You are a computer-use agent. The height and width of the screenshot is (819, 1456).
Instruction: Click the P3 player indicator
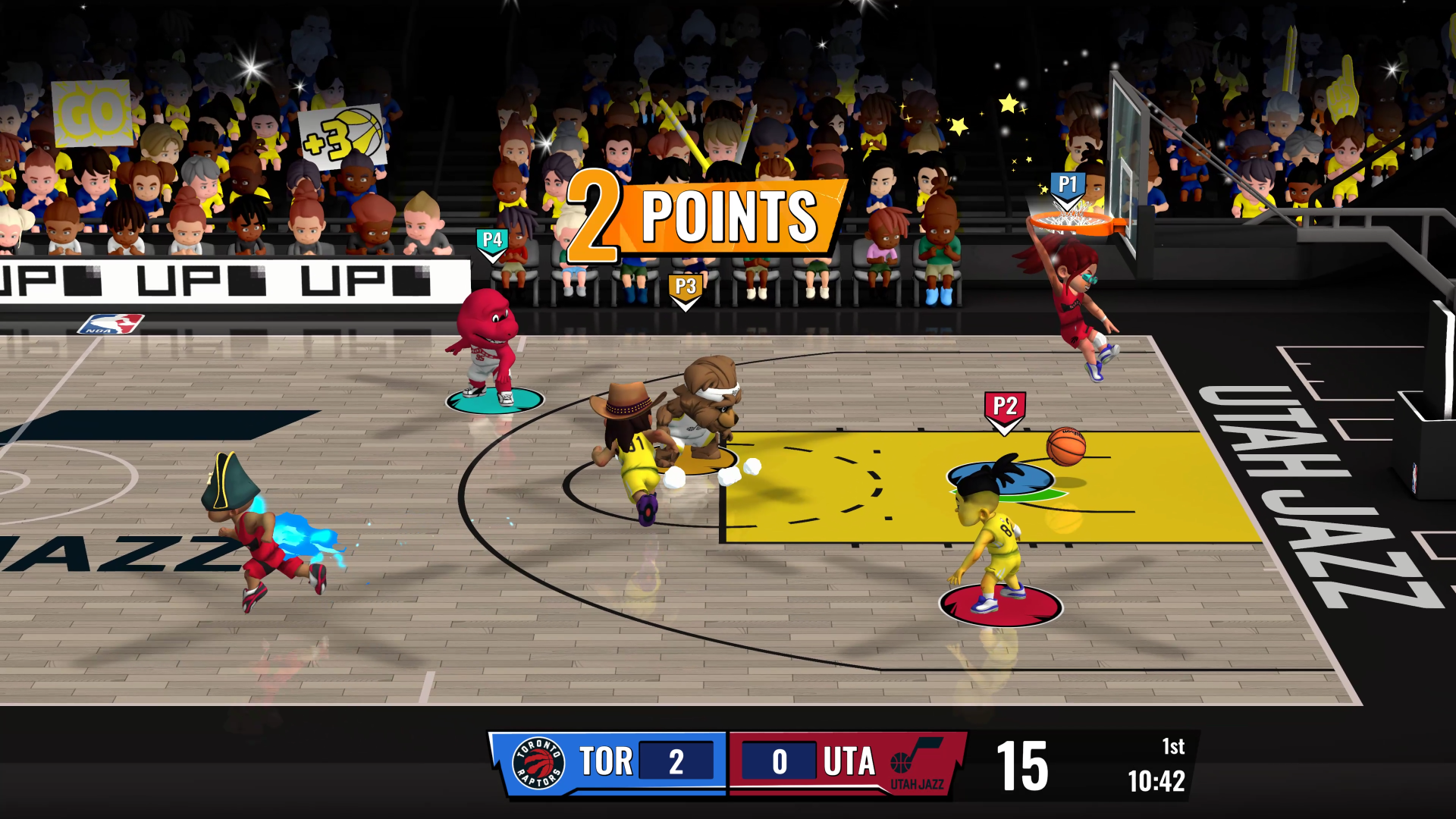(686, 284)
